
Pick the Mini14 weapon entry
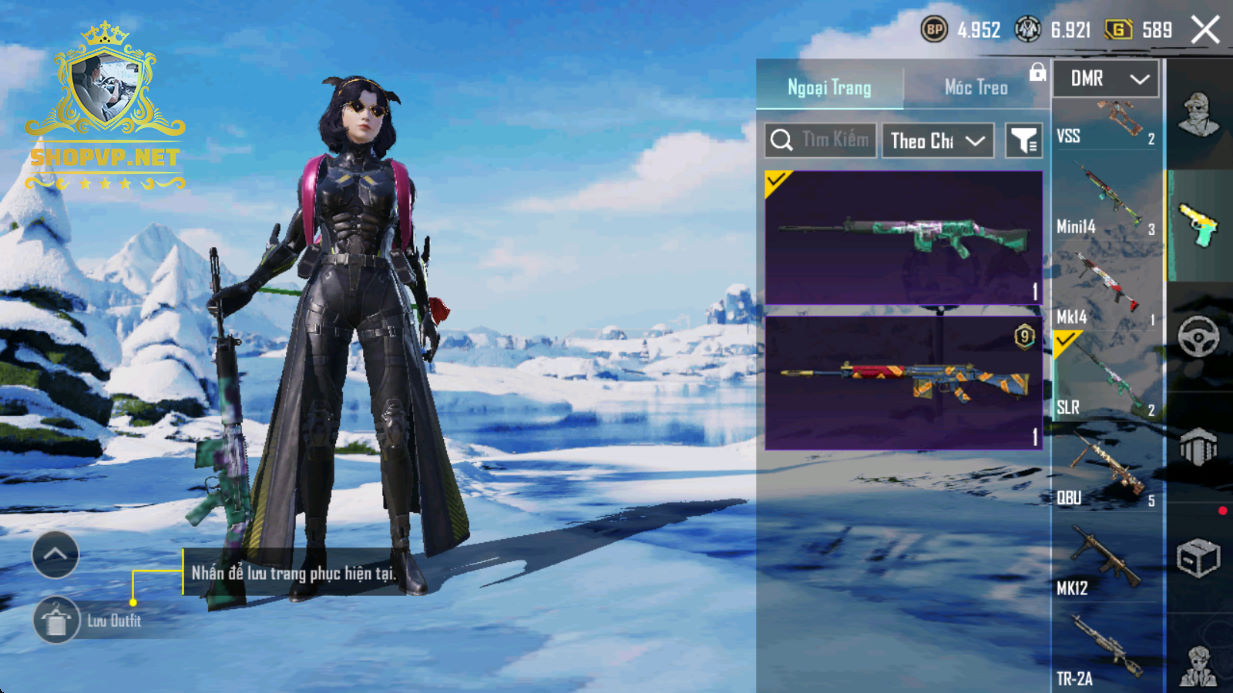(1106, 207)
